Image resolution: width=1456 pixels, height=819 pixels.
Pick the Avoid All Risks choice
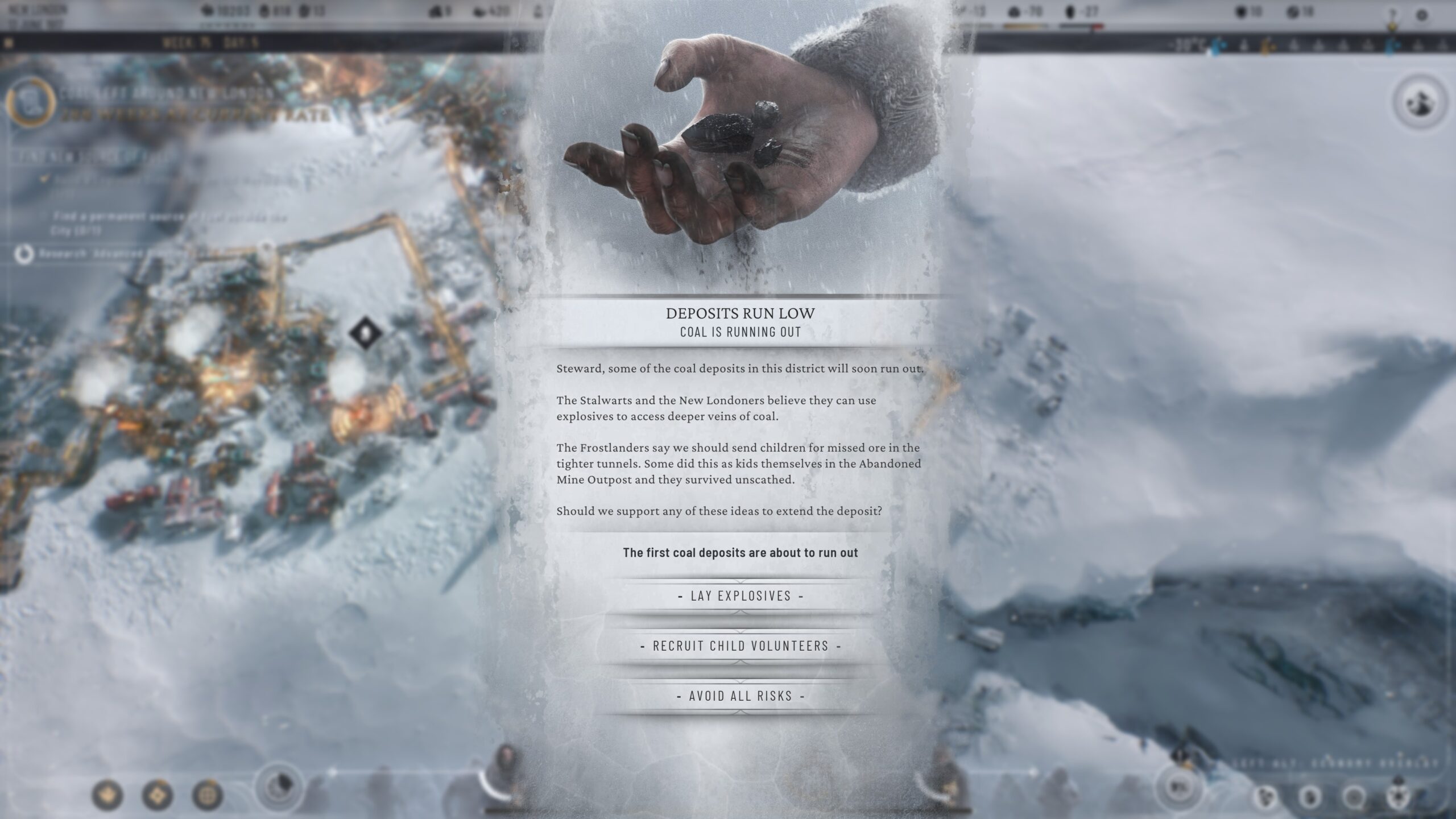pyautogui.click(x=741, y=696)
